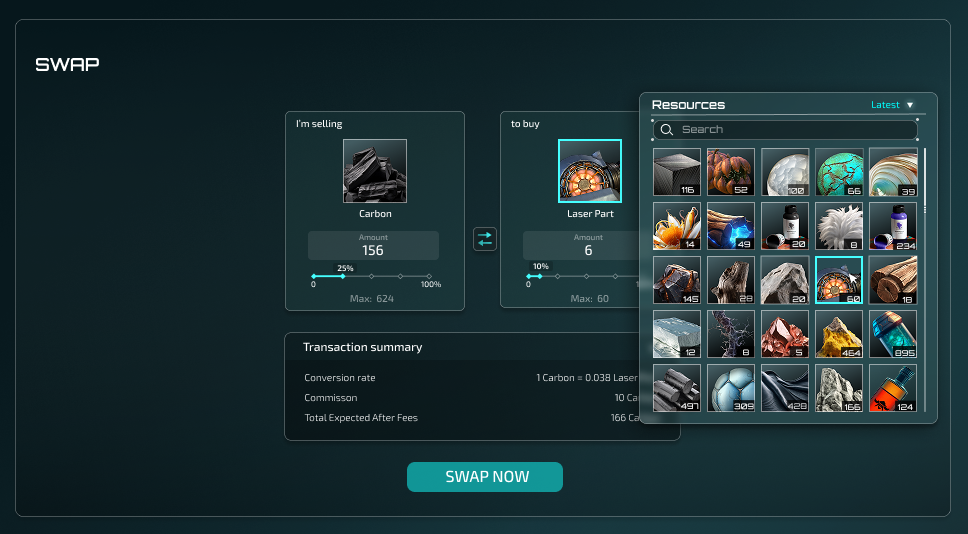Edit the buying Amount field showing 6
968x534 pixels.
pyautogui.click(x=588, y=246)
